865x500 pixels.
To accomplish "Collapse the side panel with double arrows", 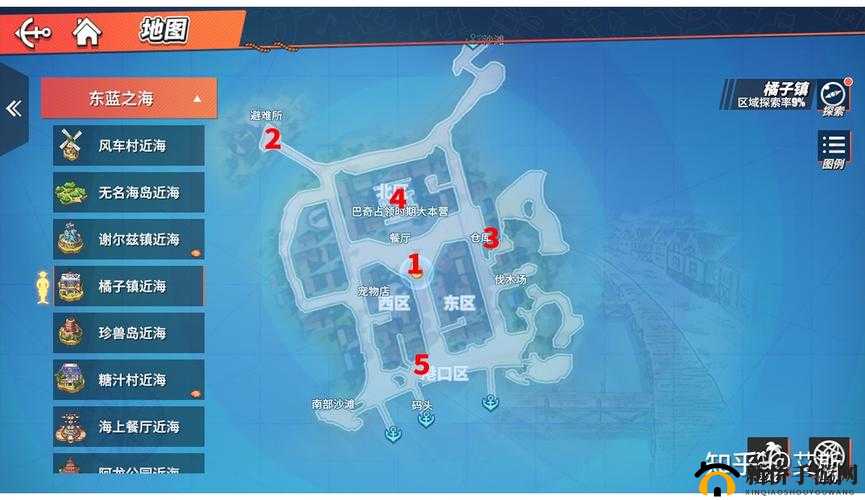I will [x=13, y=109].
